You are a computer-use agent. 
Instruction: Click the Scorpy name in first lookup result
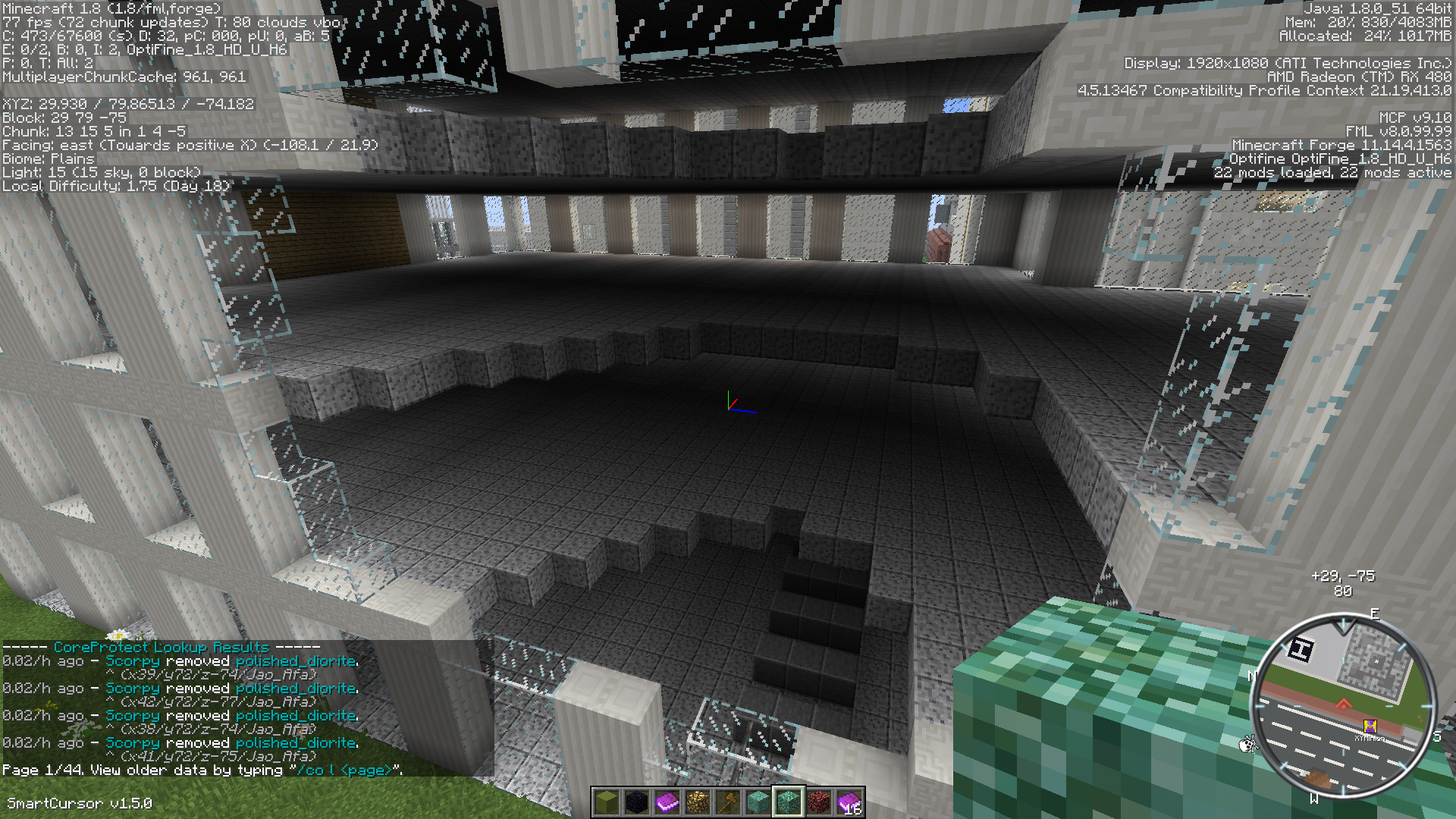pos(133,661)
